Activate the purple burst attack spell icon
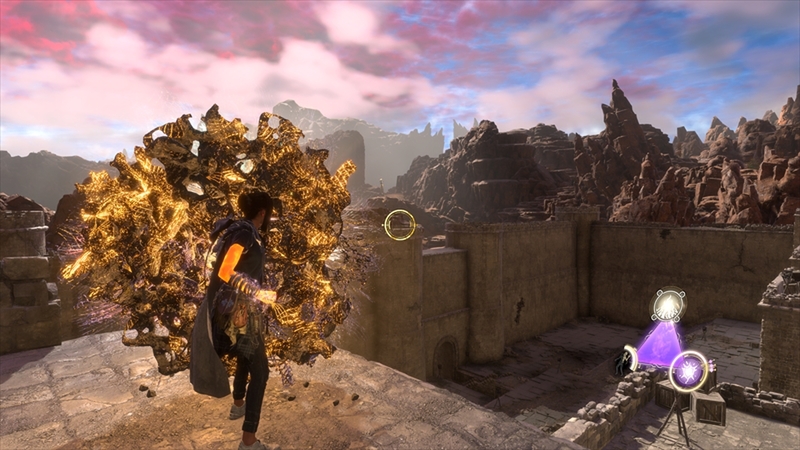Screen dimensions: 800x450 click(x=688, y=371)
